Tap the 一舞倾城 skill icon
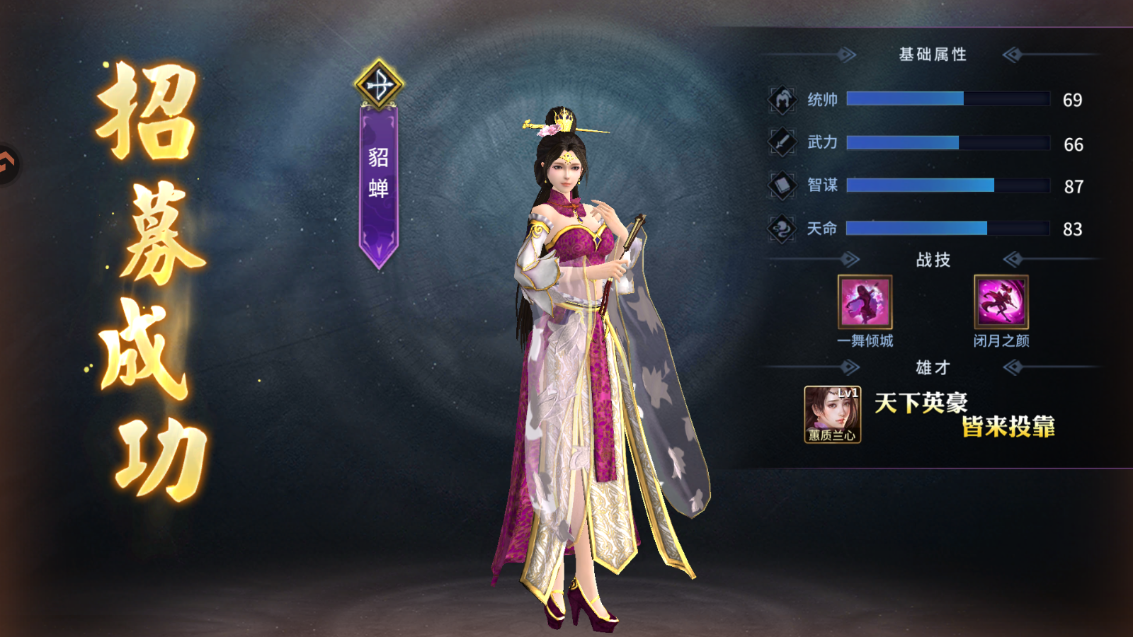 (865, 303)
